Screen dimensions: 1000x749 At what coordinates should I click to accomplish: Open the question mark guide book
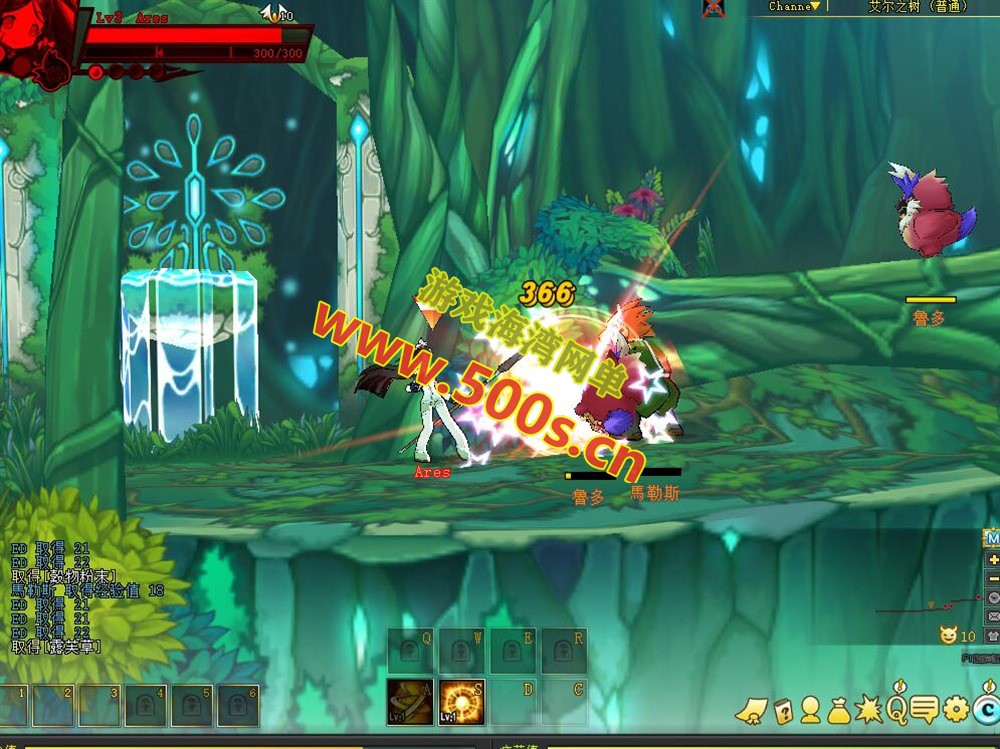pos(781,710)
